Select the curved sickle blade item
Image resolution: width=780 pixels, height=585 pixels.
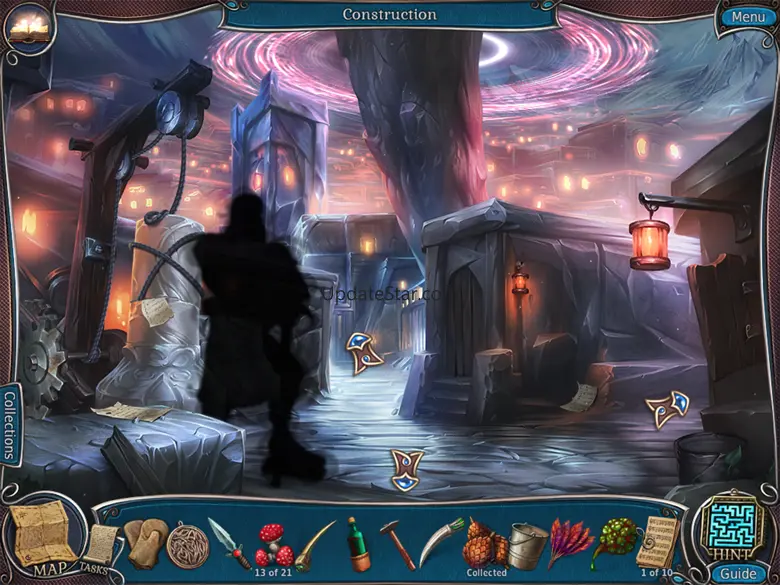(x=440, y=541)
